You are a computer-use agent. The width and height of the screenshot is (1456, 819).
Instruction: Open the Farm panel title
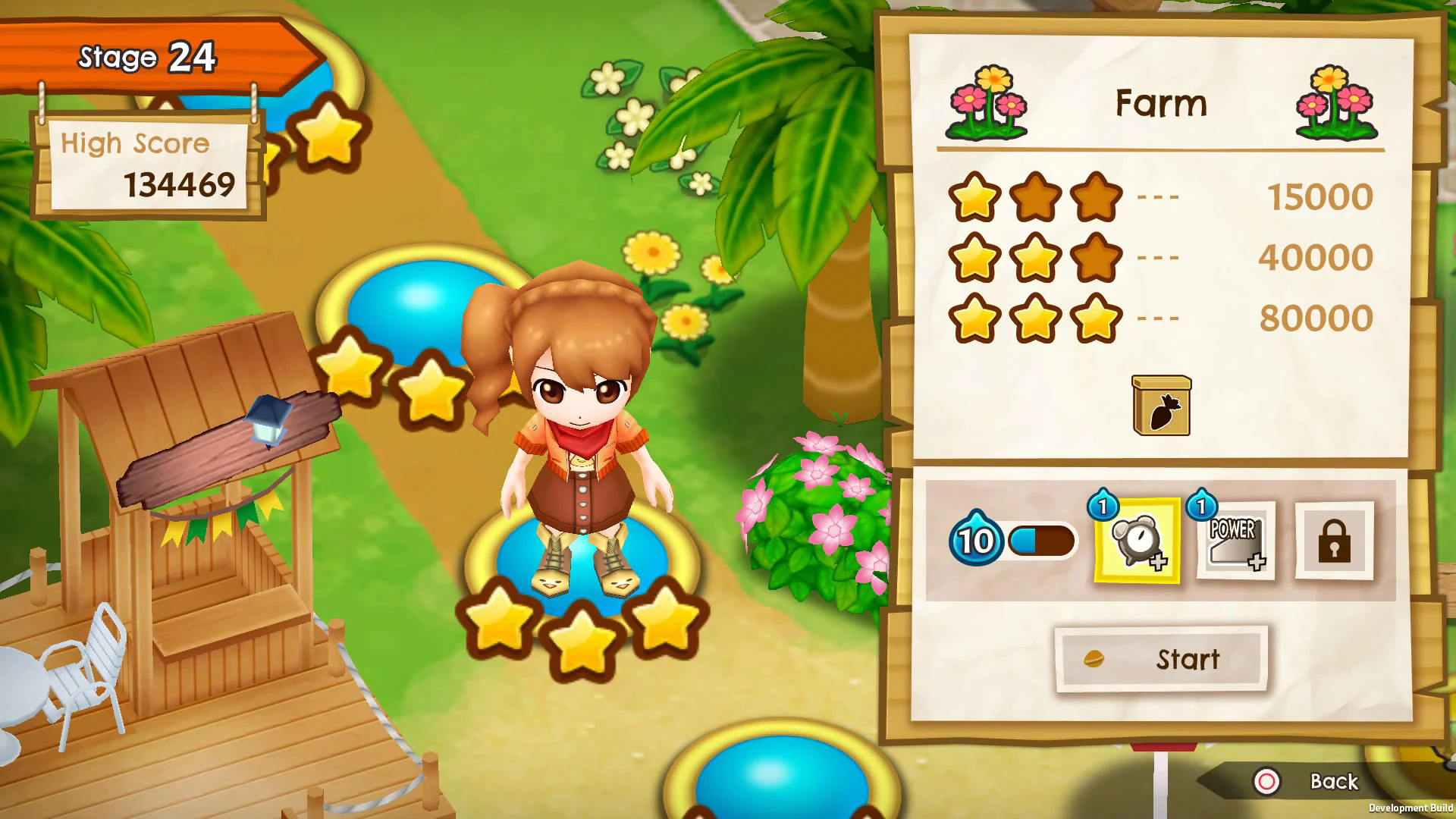tap(1160, 104)
